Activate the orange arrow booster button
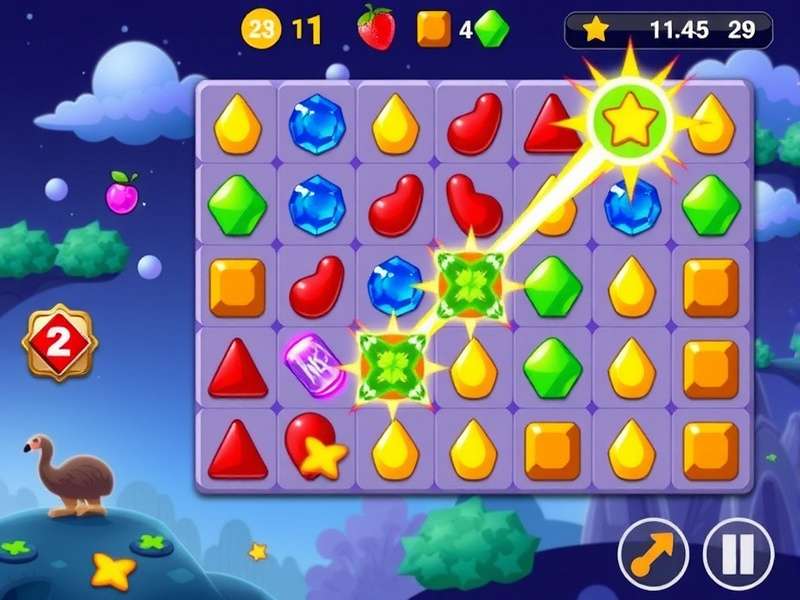This screenshot has width=800, height=600. [x=653, y=551]
